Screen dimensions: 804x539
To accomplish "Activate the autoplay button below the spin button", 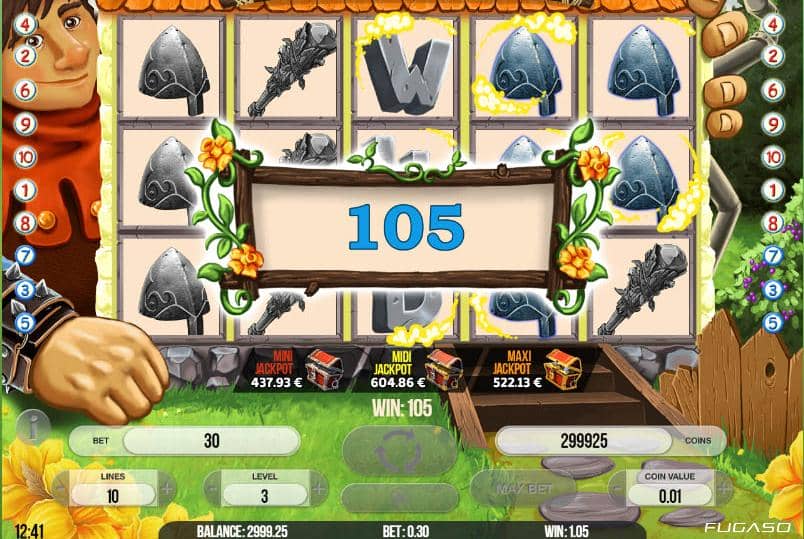I will click(400, 497).
